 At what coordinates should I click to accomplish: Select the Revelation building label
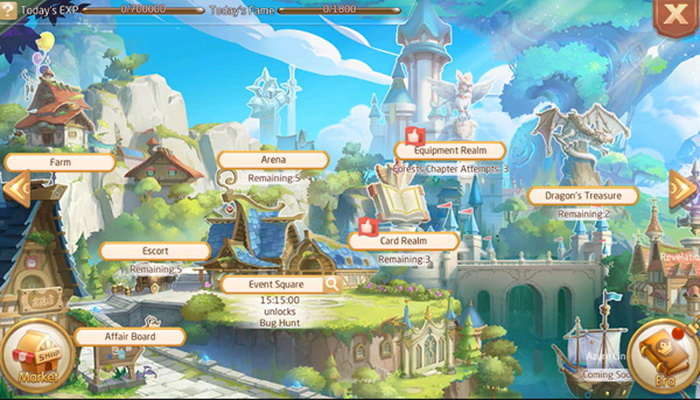(679, 256)
